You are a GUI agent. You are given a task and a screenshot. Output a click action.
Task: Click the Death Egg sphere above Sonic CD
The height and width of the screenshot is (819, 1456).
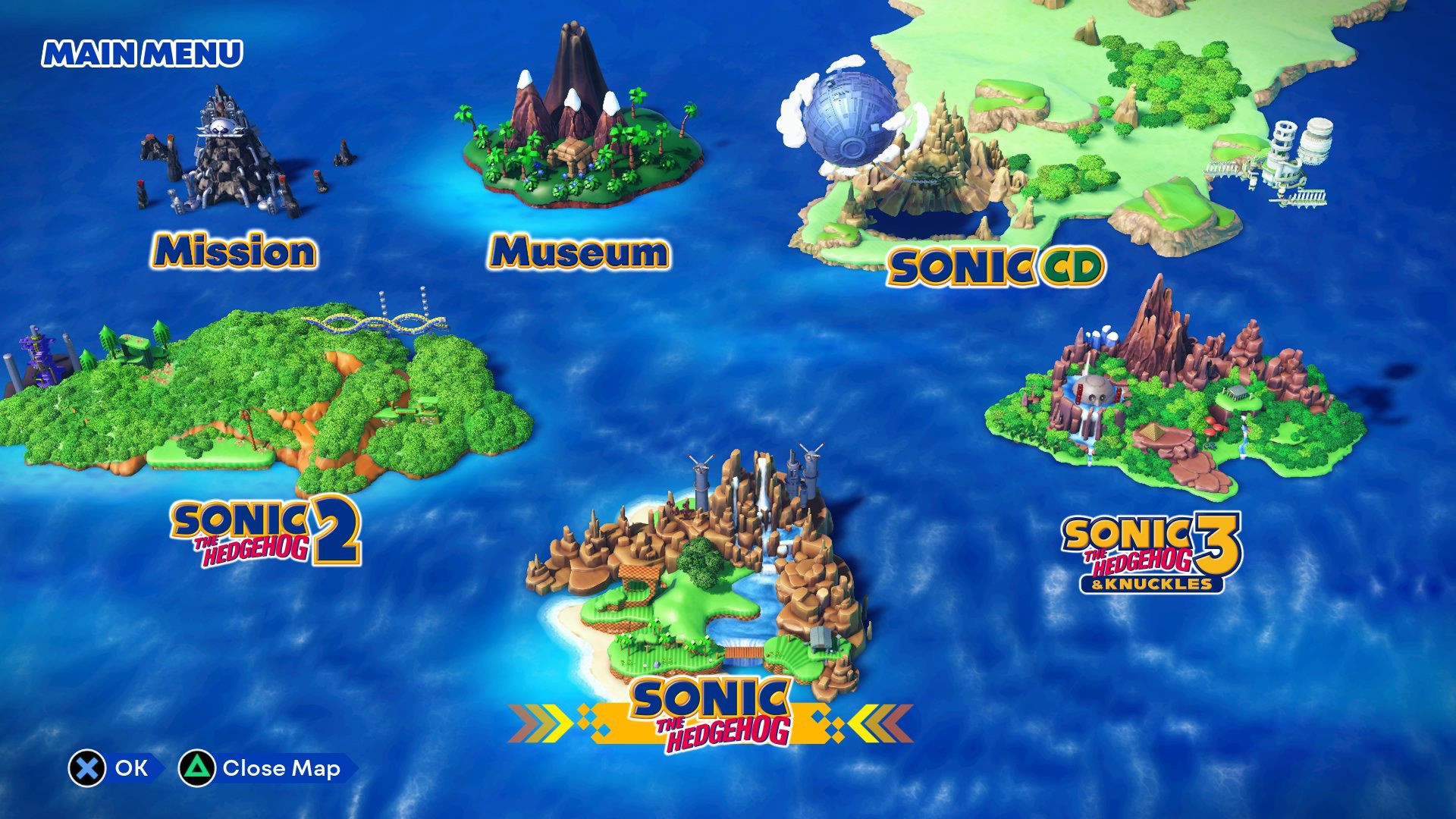(x=853, y=118)
